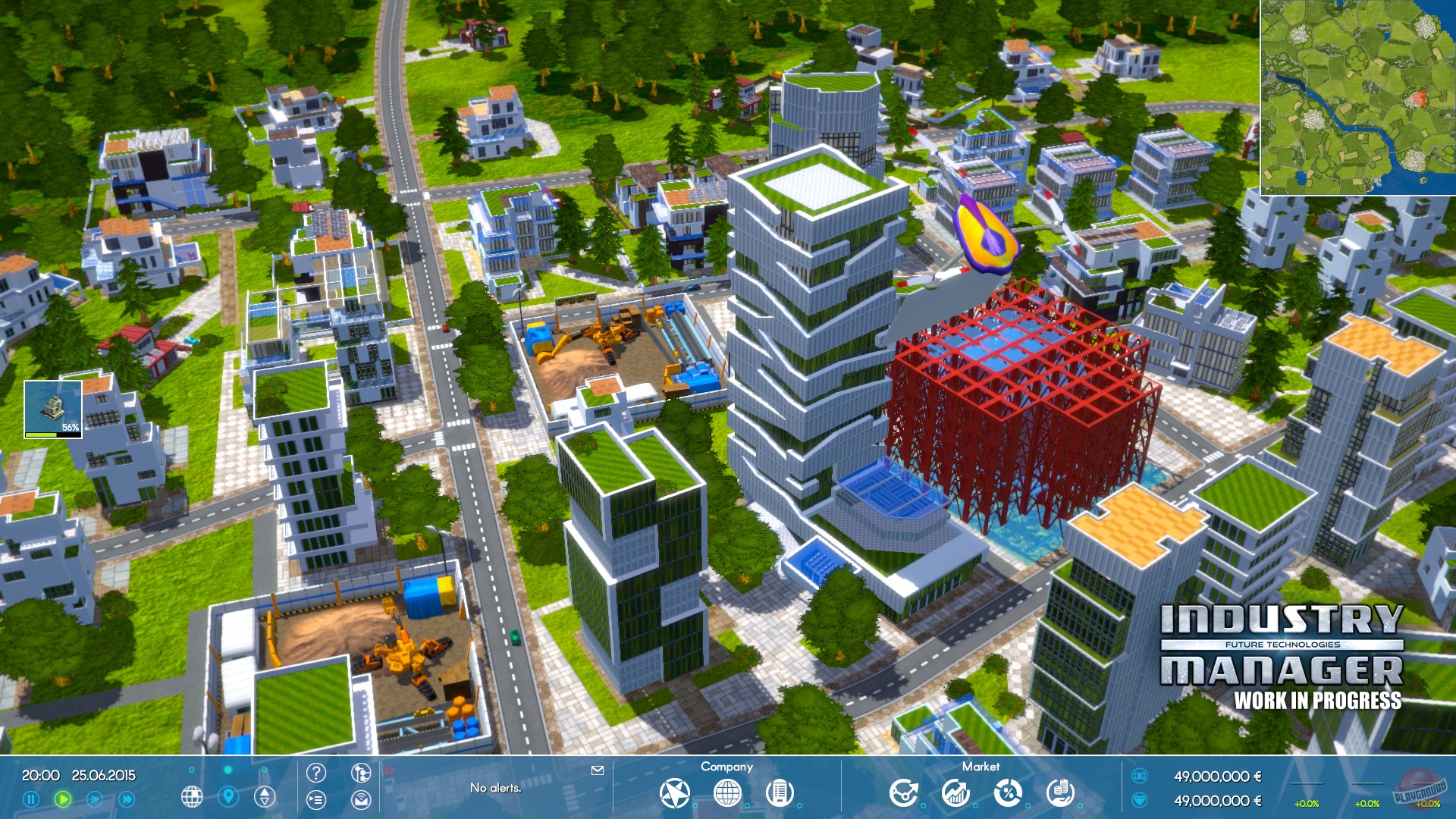This screenshot has height=819, width=1456.
Task: Open the globe world view
Action: [192, 798]
